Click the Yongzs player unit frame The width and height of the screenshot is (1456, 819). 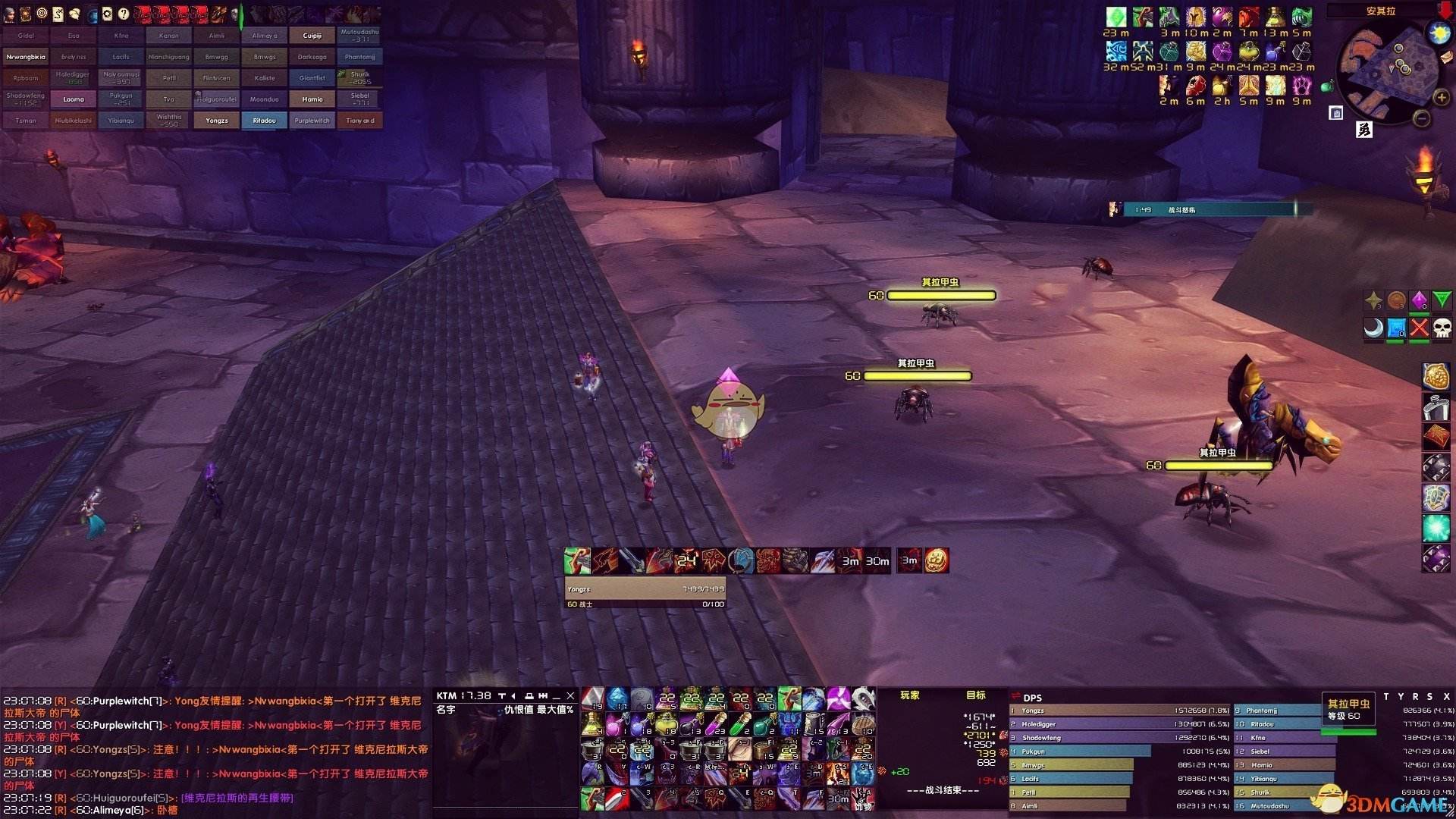(x=645, y=588)
